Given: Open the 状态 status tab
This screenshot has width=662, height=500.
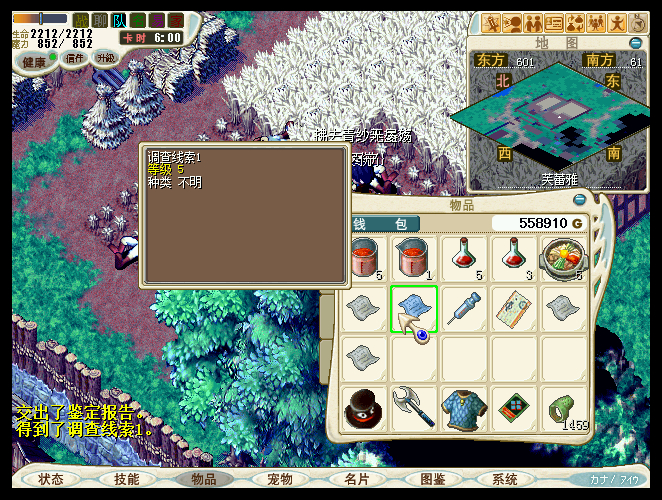Looking at the screenshot, I should 51,479.
